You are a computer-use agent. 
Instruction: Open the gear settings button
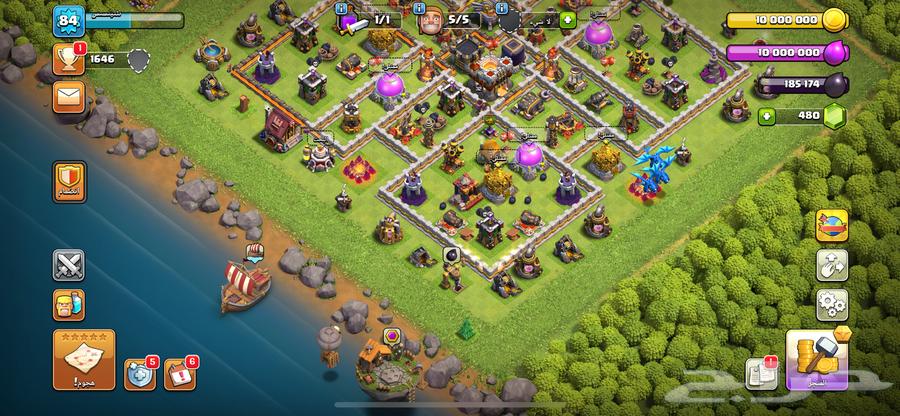832,302
